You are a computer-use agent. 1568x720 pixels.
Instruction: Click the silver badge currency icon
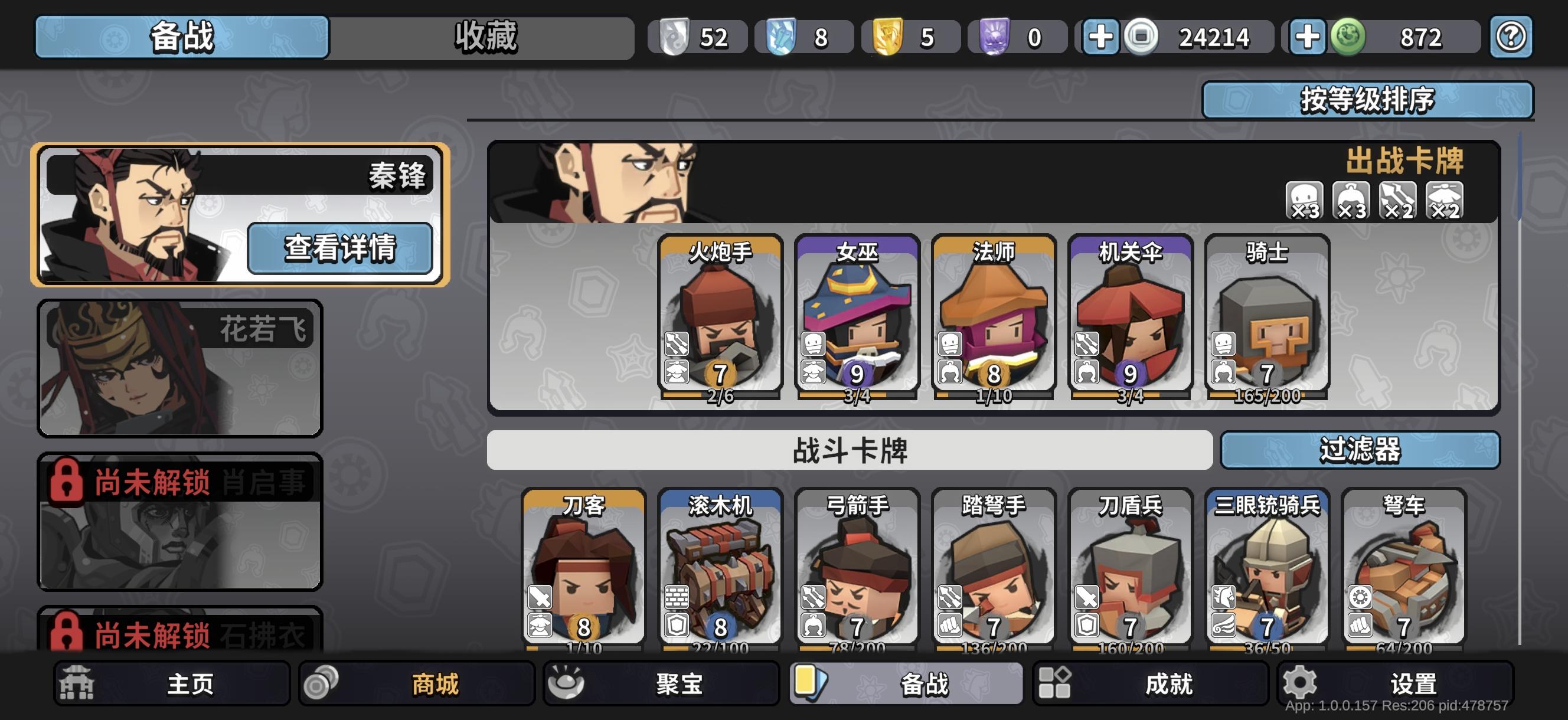click(674, 37)
